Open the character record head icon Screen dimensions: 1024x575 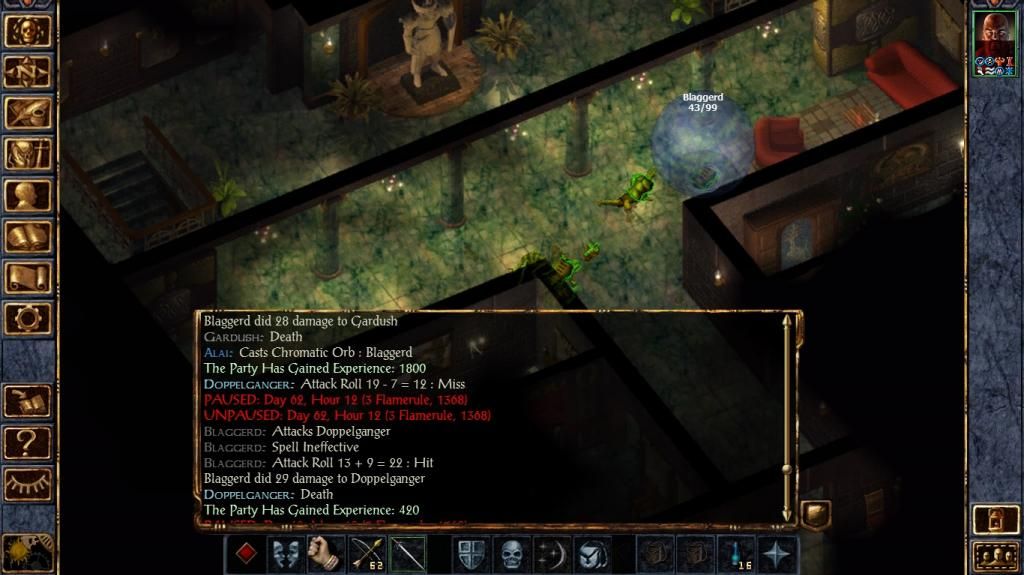pyautogui.click(x=27, y=195)
